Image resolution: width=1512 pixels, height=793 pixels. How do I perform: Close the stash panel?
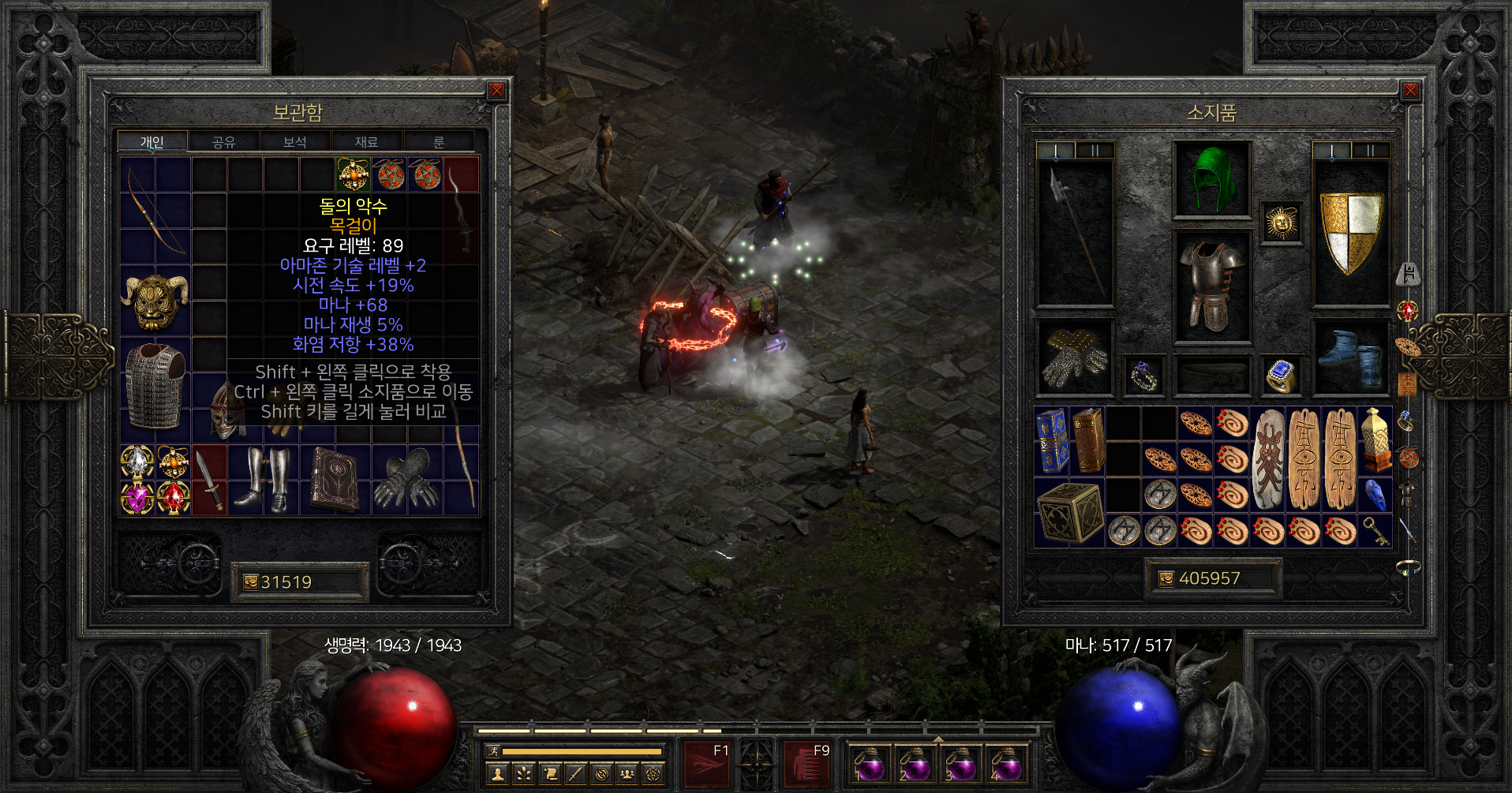pyautogui.click(x=496, y=91)
